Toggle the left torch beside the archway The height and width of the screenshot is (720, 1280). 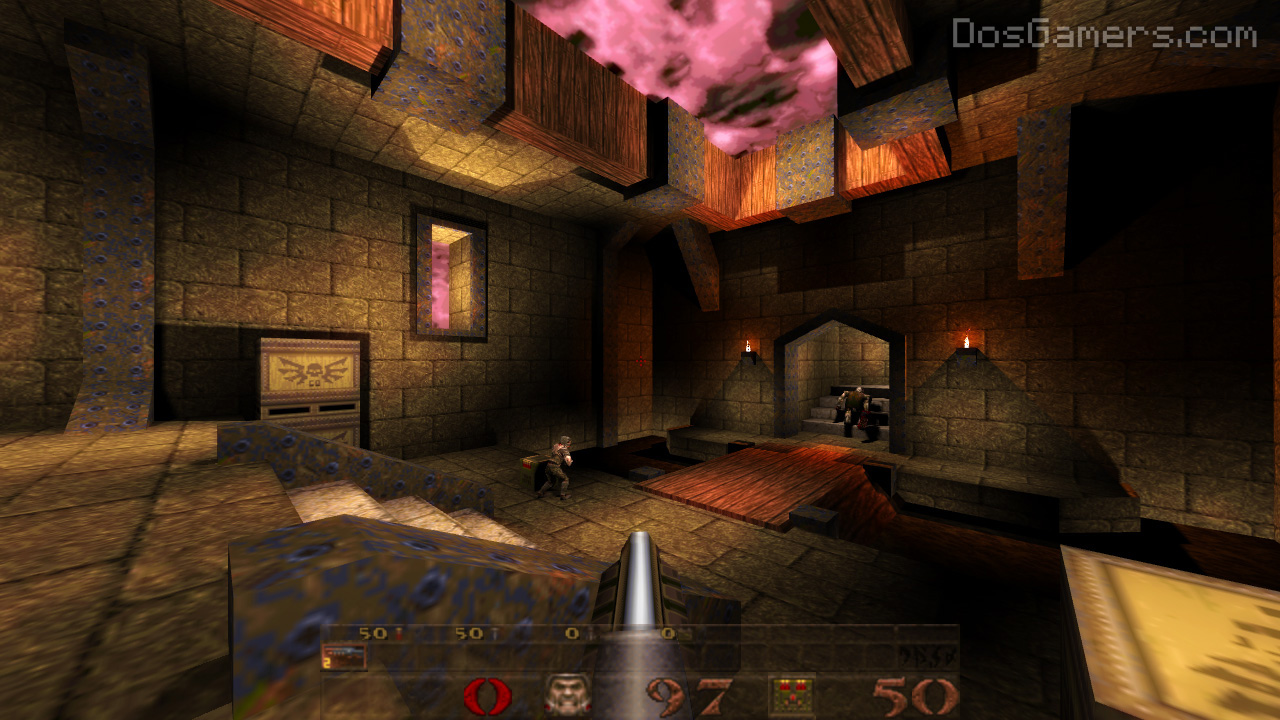pos(746,348)
